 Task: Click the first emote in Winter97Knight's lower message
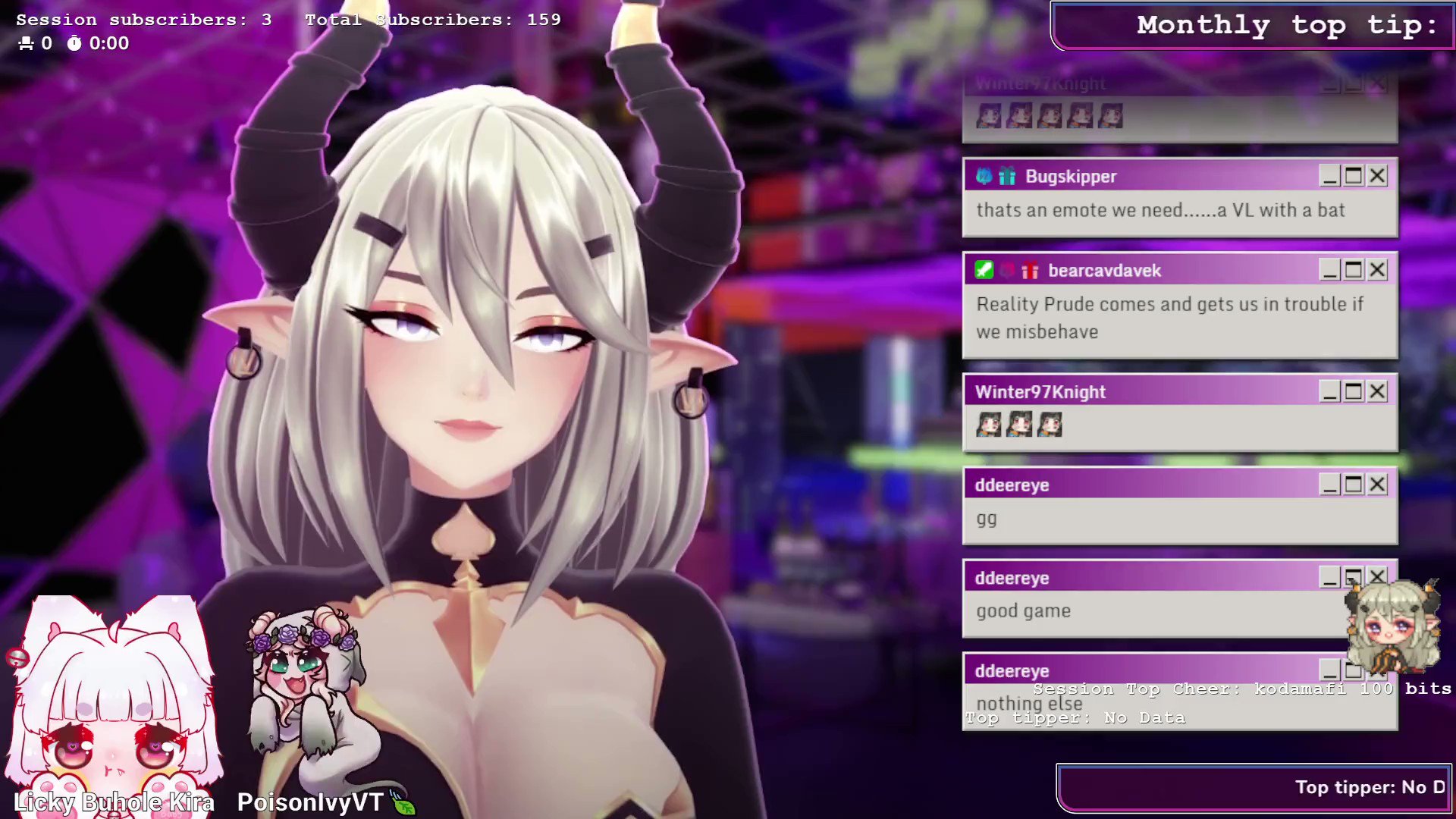[x=987, y=425]
